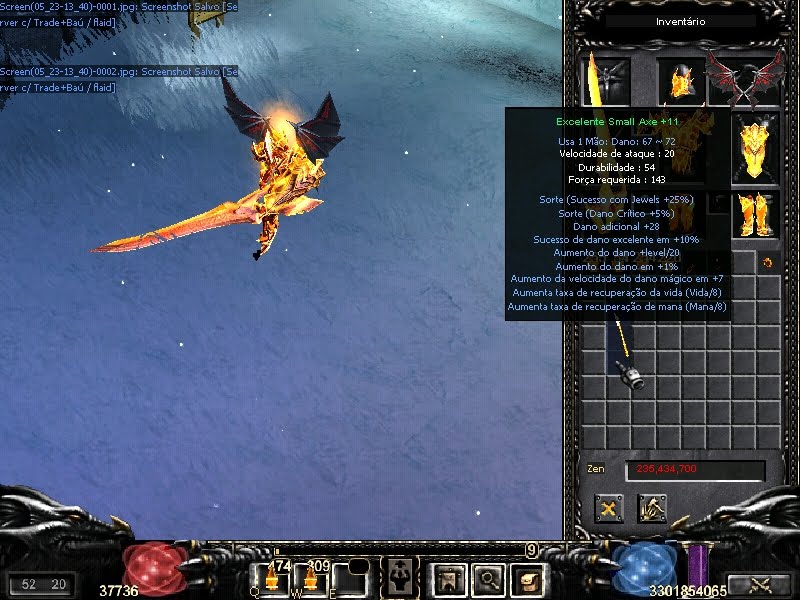Open the scroll quest button
The height and width of the screenshot is (600, 800).
click(x=526, y=577)
